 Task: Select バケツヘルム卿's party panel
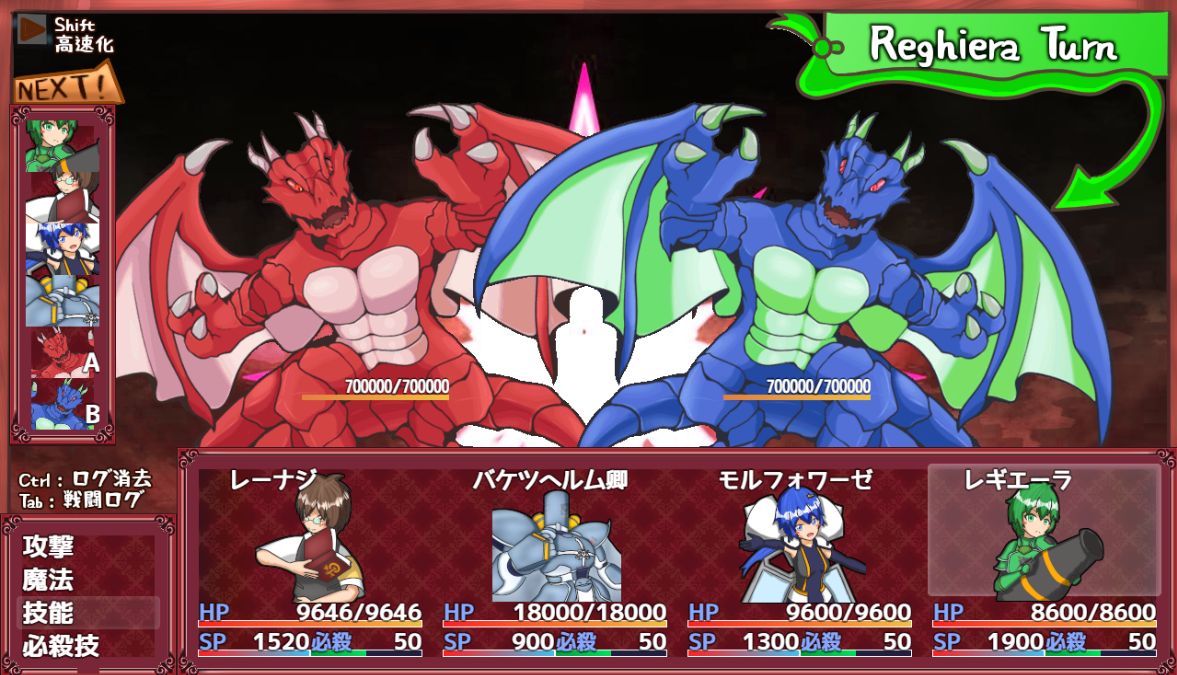tap(554, 560)
